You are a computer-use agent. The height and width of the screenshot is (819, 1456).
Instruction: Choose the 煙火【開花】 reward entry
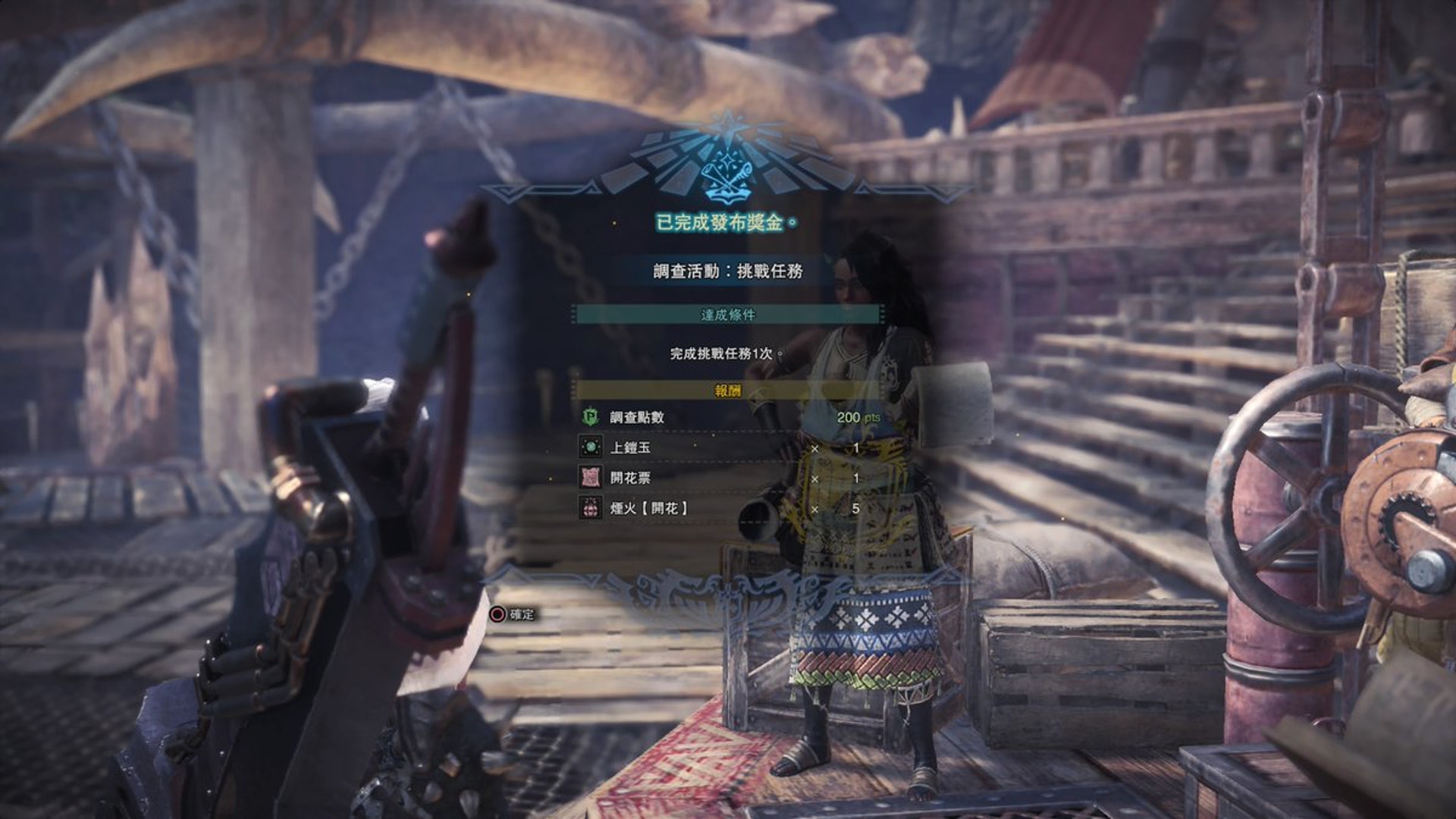click(x=648, y=508)
